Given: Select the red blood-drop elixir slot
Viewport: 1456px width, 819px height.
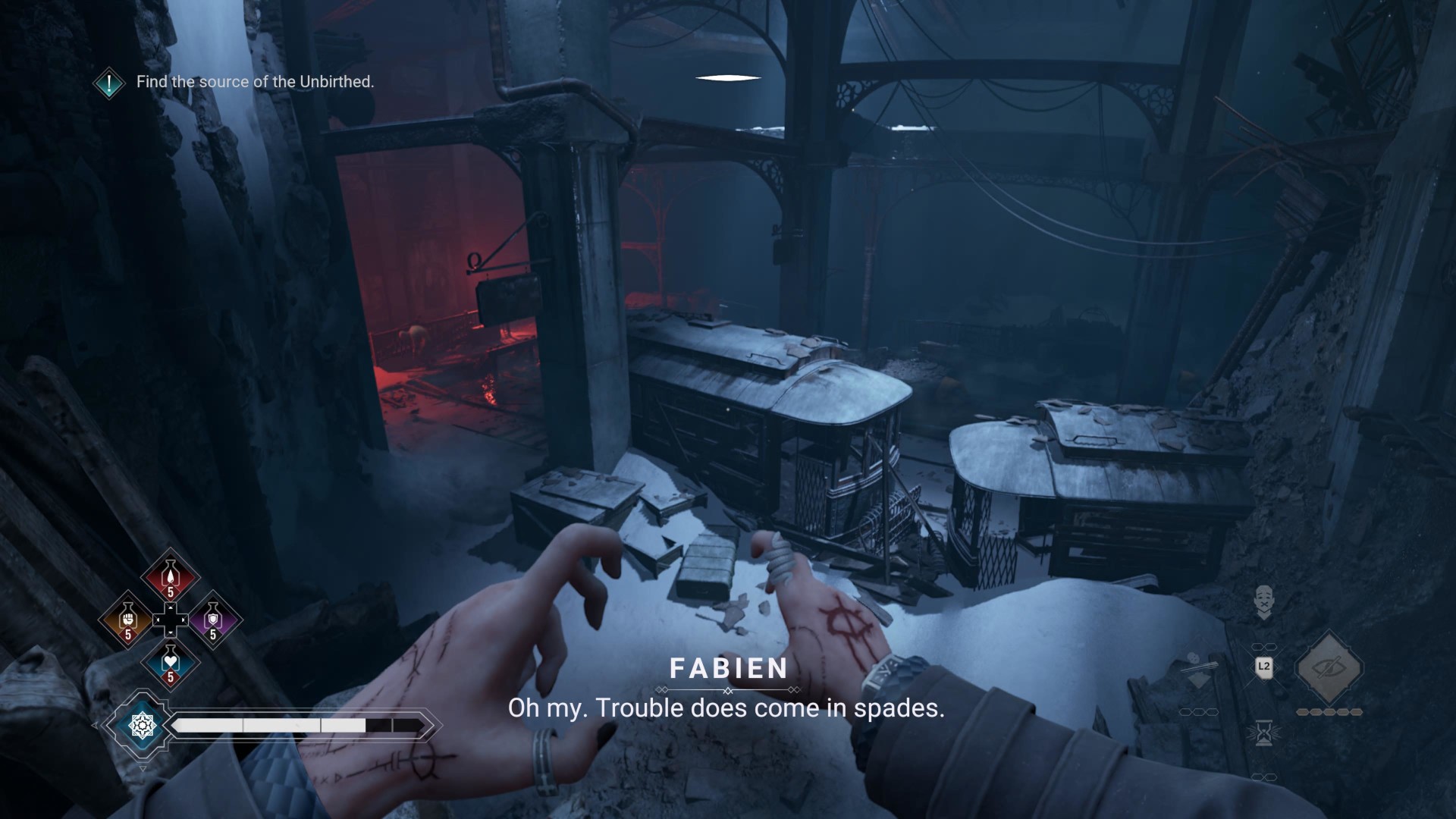Looking at the screenshot, I should point(170,578).
